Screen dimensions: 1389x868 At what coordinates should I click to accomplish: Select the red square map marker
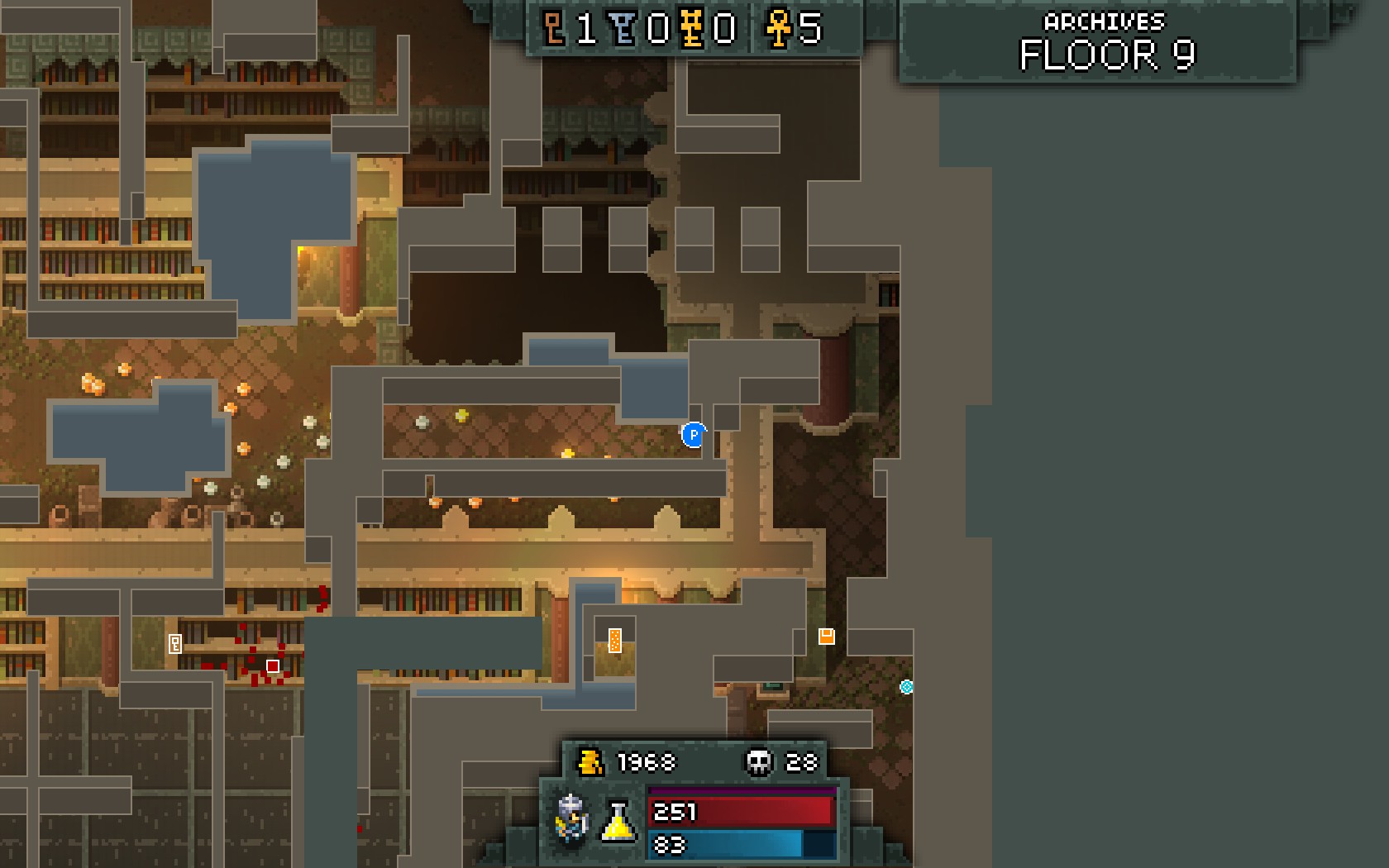coord(273,665)
